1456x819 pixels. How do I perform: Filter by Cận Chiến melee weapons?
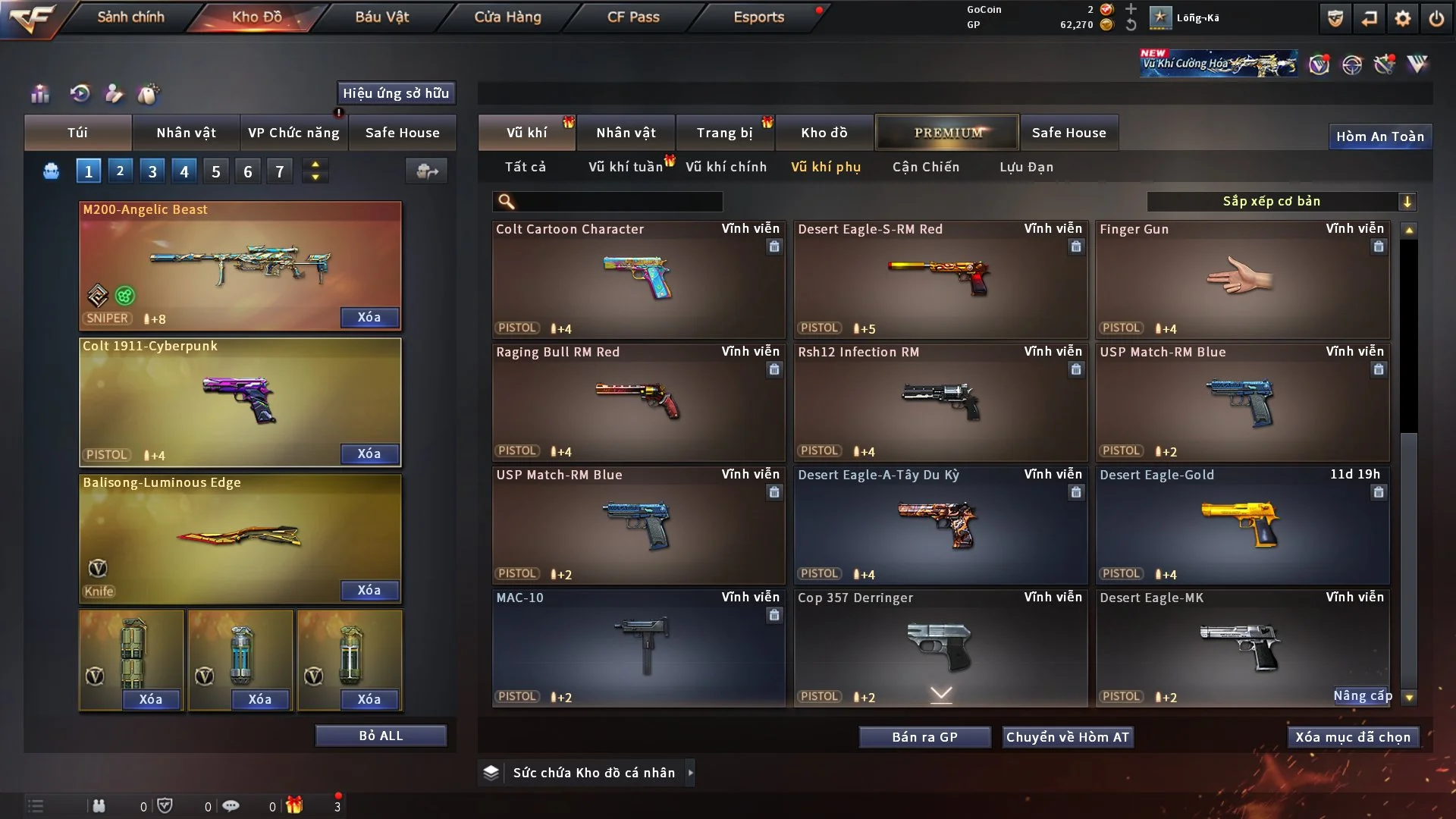(x=925, y=167)
